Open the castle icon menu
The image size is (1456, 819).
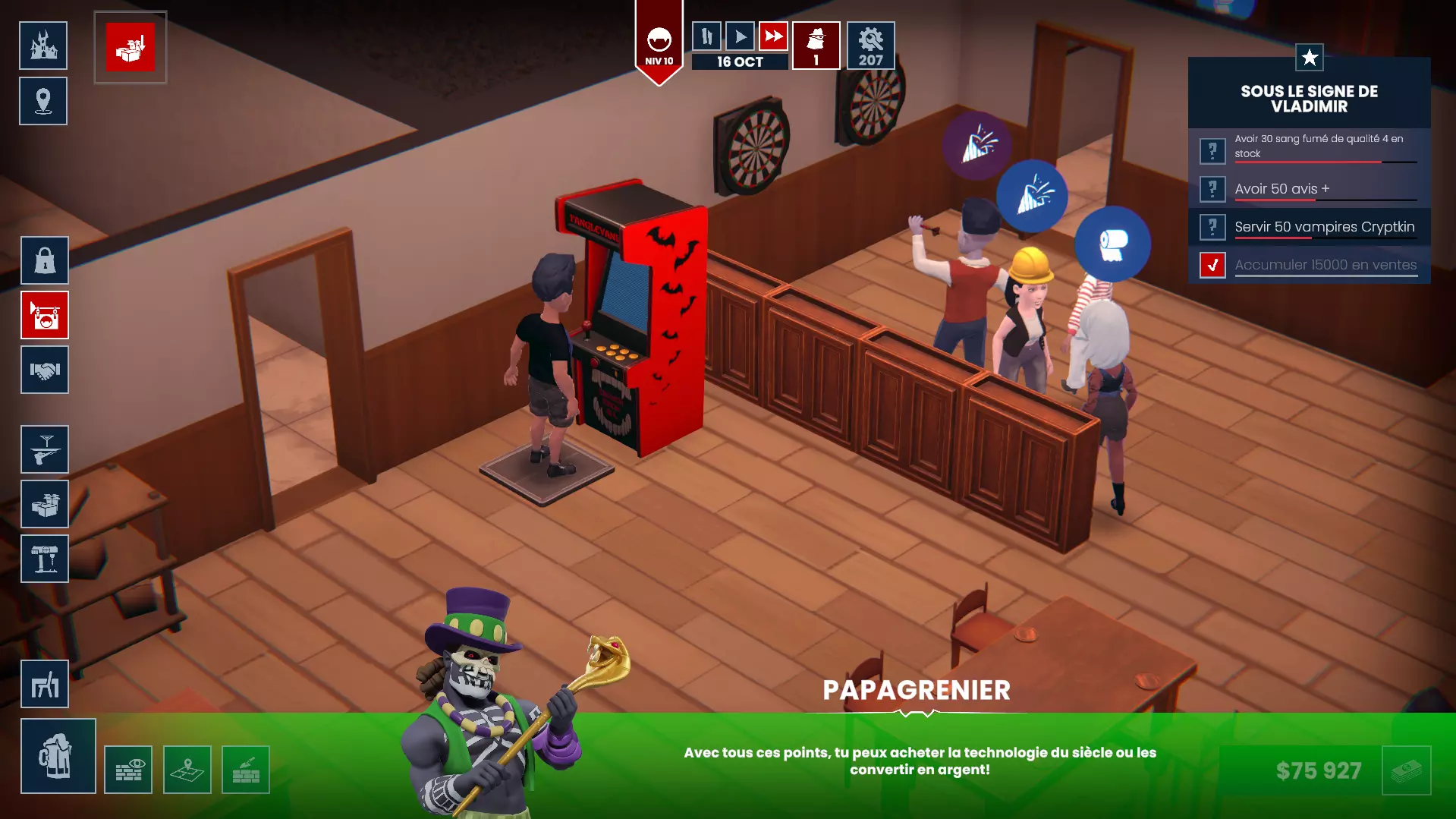coord(43,46)
